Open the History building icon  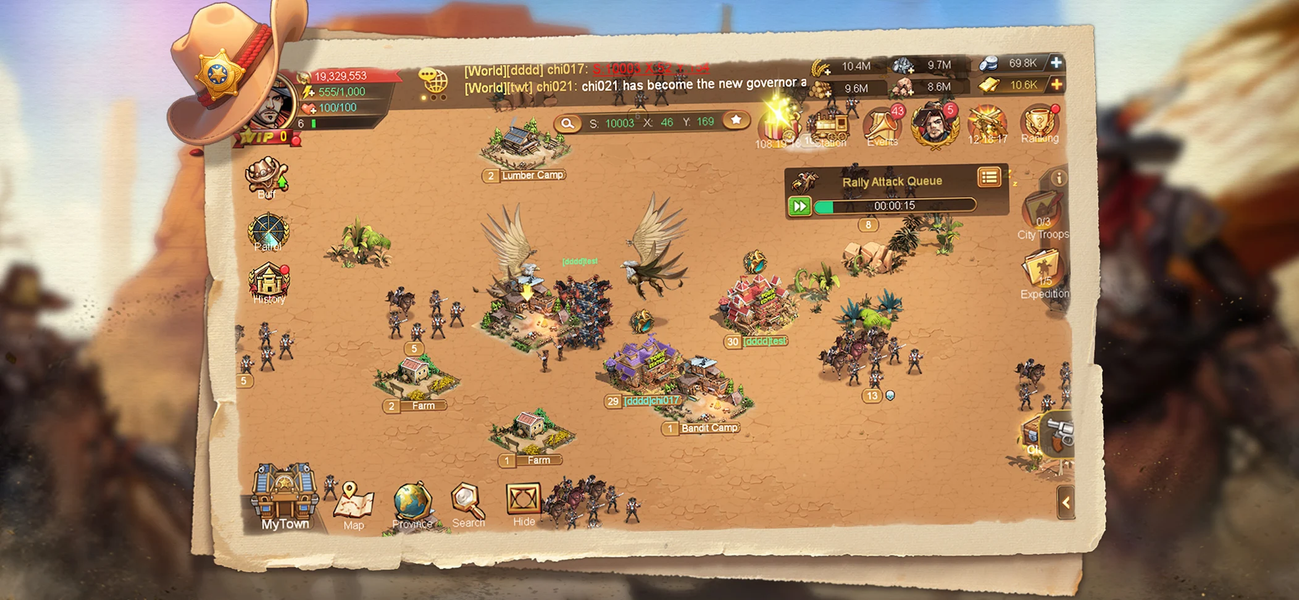pyautogui.click(x=269, y=282)
